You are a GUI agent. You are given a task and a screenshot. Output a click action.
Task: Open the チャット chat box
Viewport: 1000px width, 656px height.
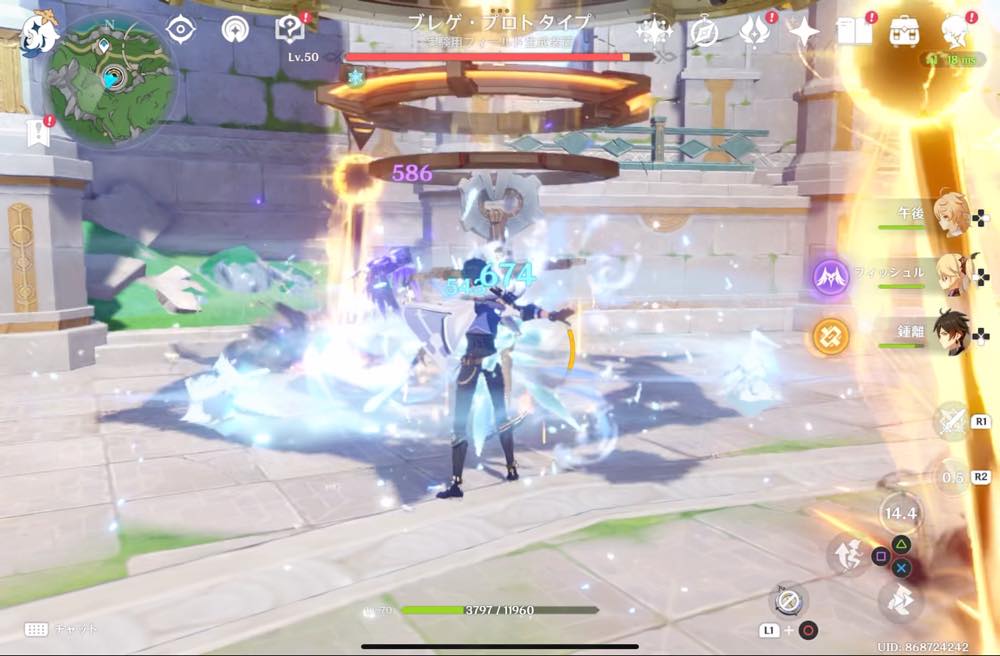62,629
